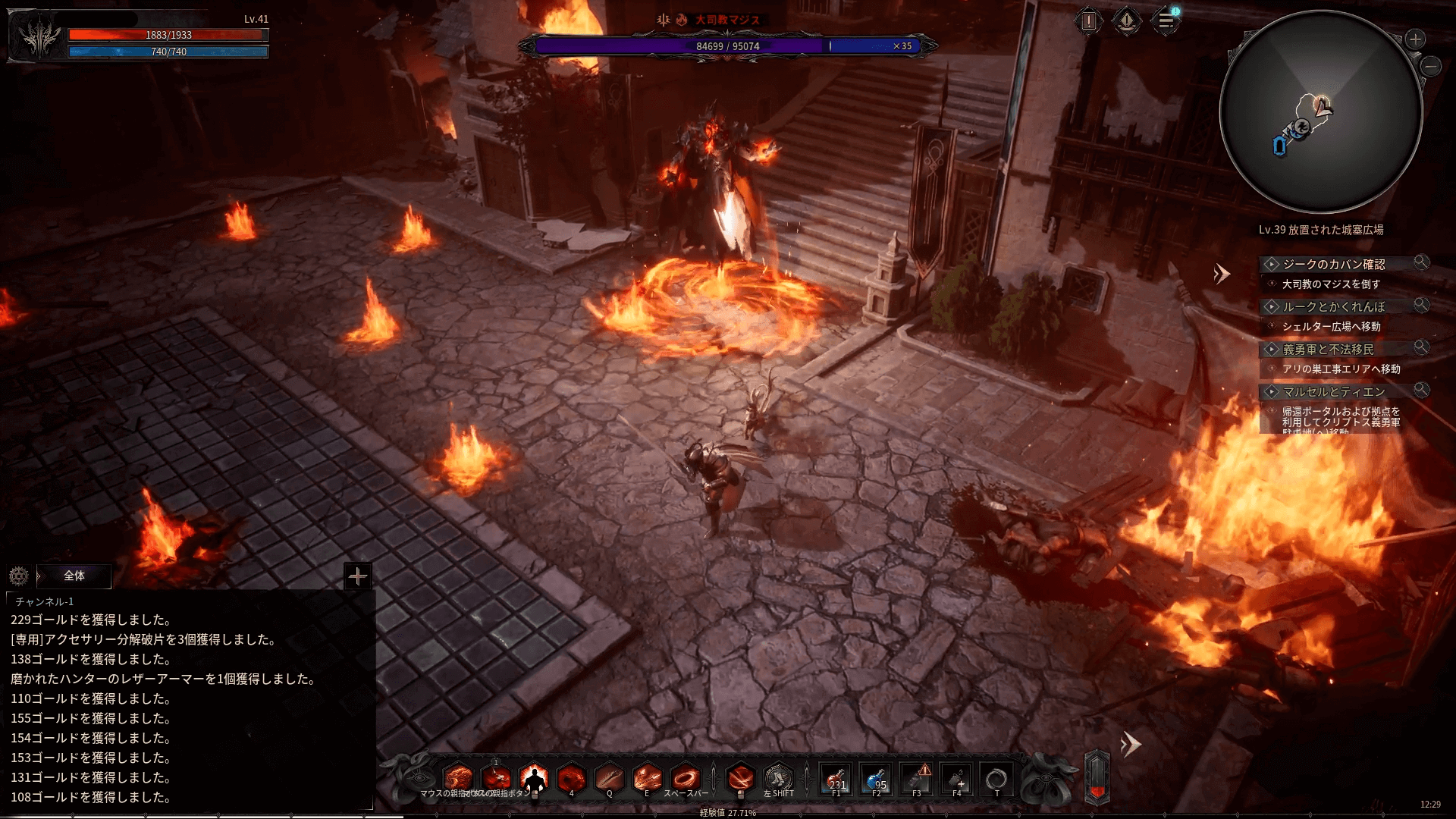This screenshot has width=1456, height=819.
Task: Select the マルセルとティエン quest entry
Action: 1333,391
